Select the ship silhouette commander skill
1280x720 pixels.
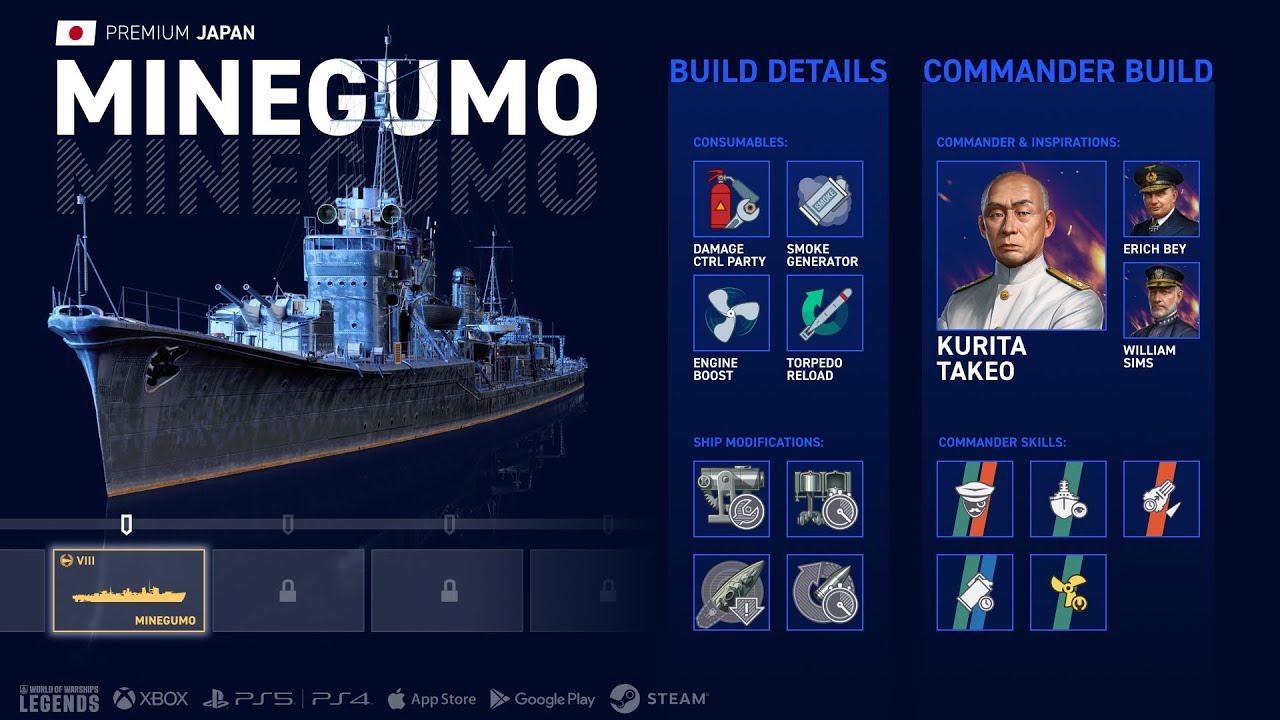coord(1068,499)
